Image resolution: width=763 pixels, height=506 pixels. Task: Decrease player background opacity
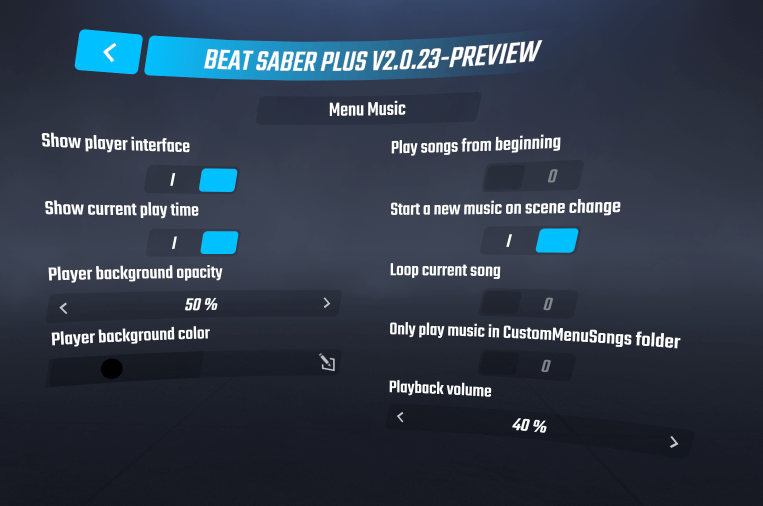point(64,306)
